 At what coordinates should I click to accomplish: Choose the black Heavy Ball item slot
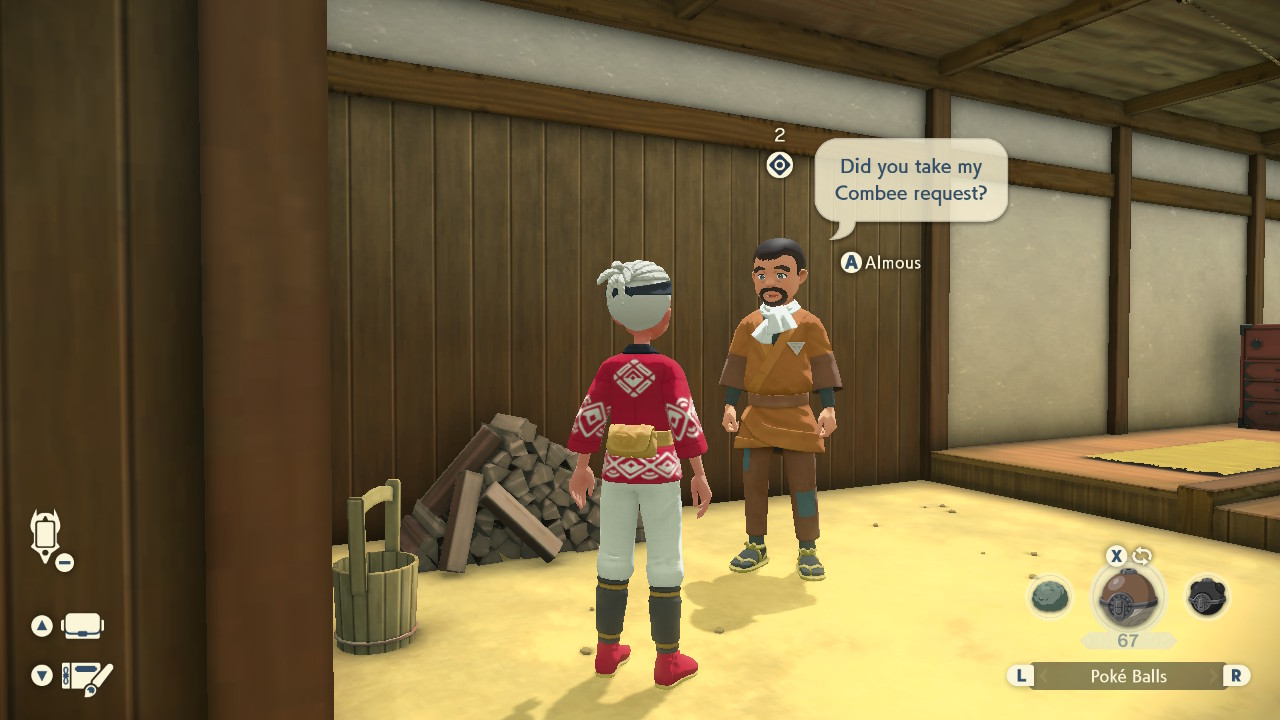(x=1206, y=598)
